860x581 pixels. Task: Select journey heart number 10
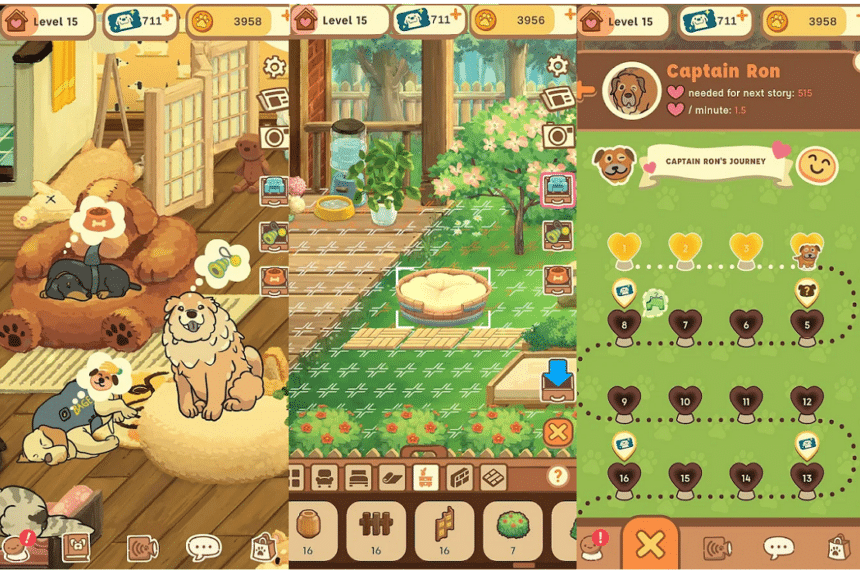685,401
